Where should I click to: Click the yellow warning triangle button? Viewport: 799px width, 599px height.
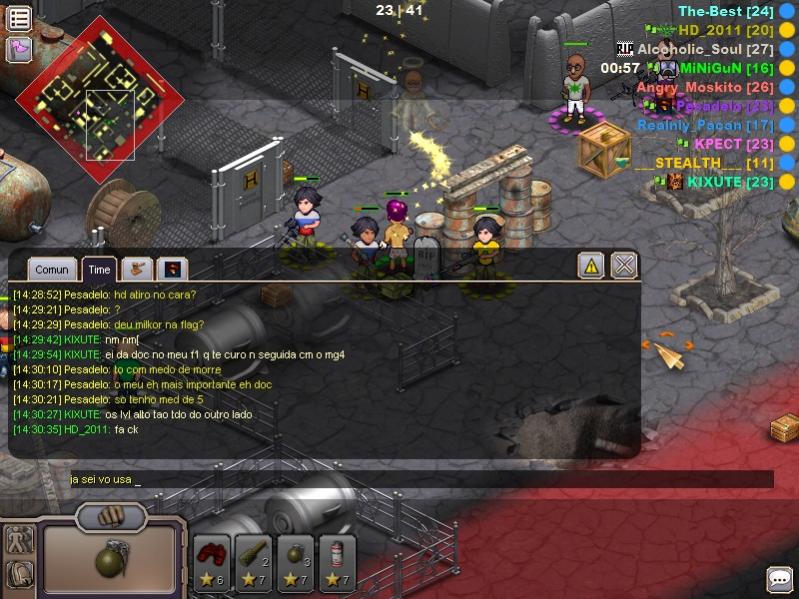591,265
